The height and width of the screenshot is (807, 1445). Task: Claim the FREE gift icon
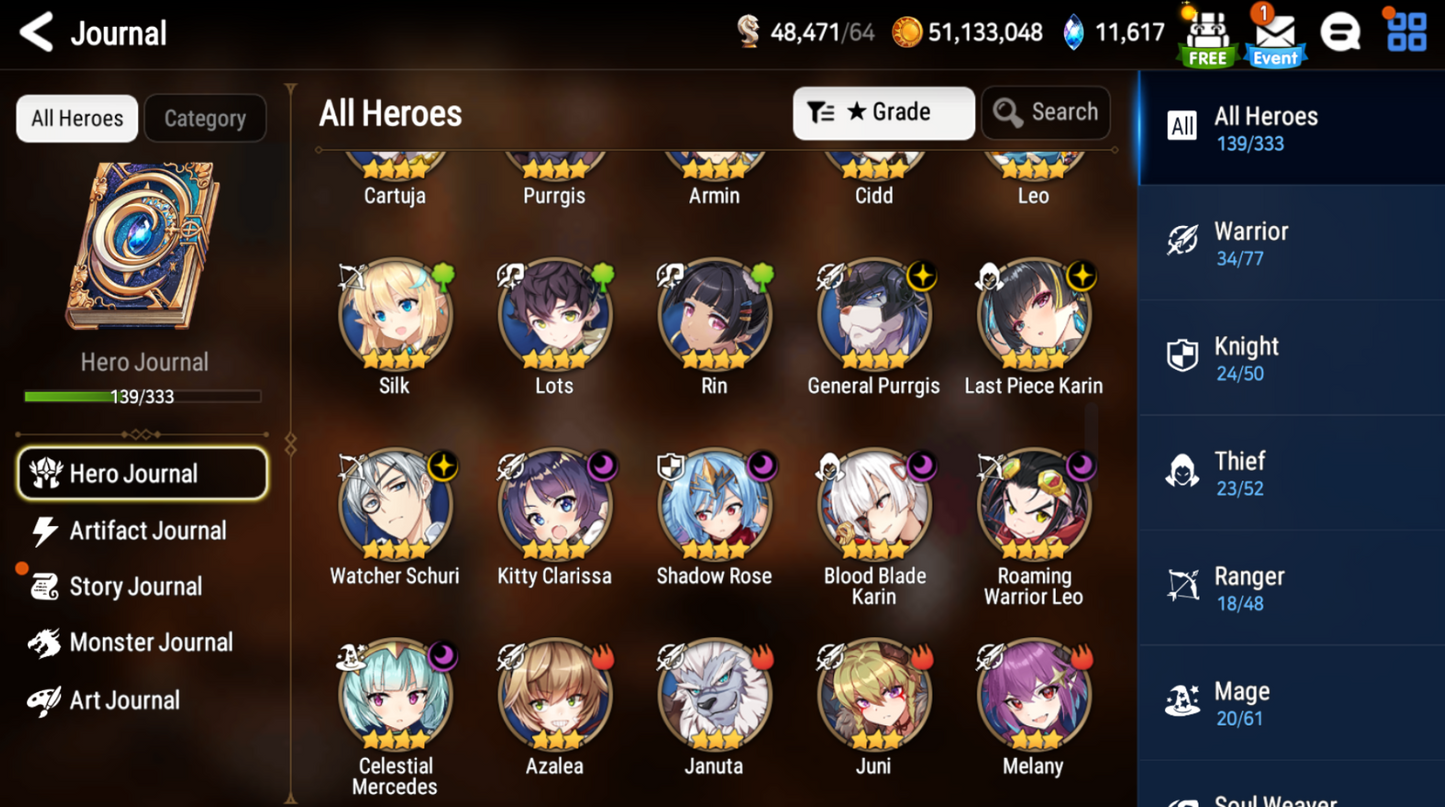point(1207,36)
